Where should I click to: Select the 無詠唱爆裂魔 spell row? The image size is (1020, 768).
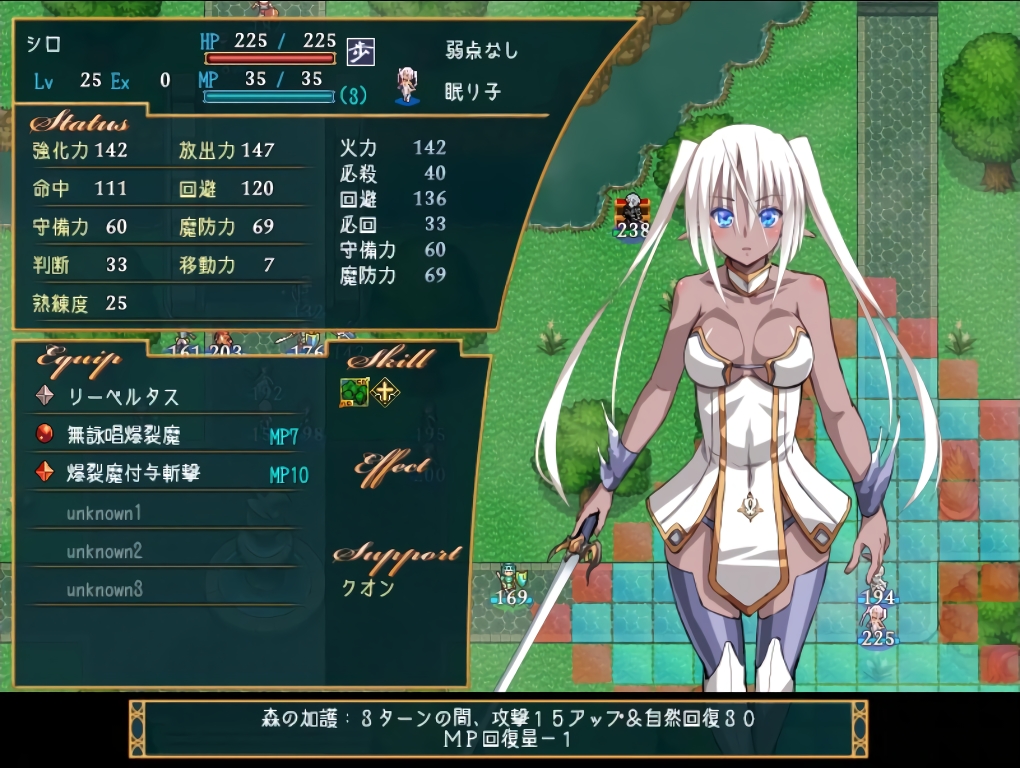(x=123, y=434)
